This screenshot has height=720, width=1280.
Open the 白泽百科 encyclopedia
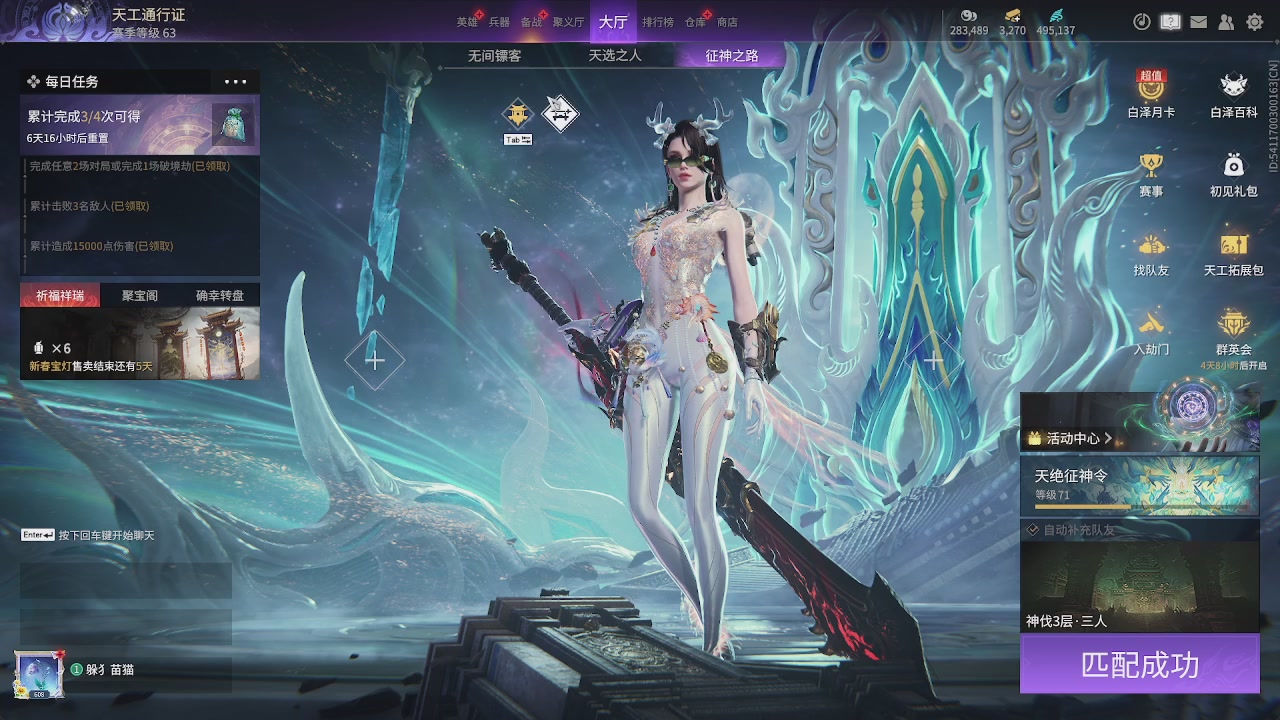pyautogui.click(x=1234, y=95)
